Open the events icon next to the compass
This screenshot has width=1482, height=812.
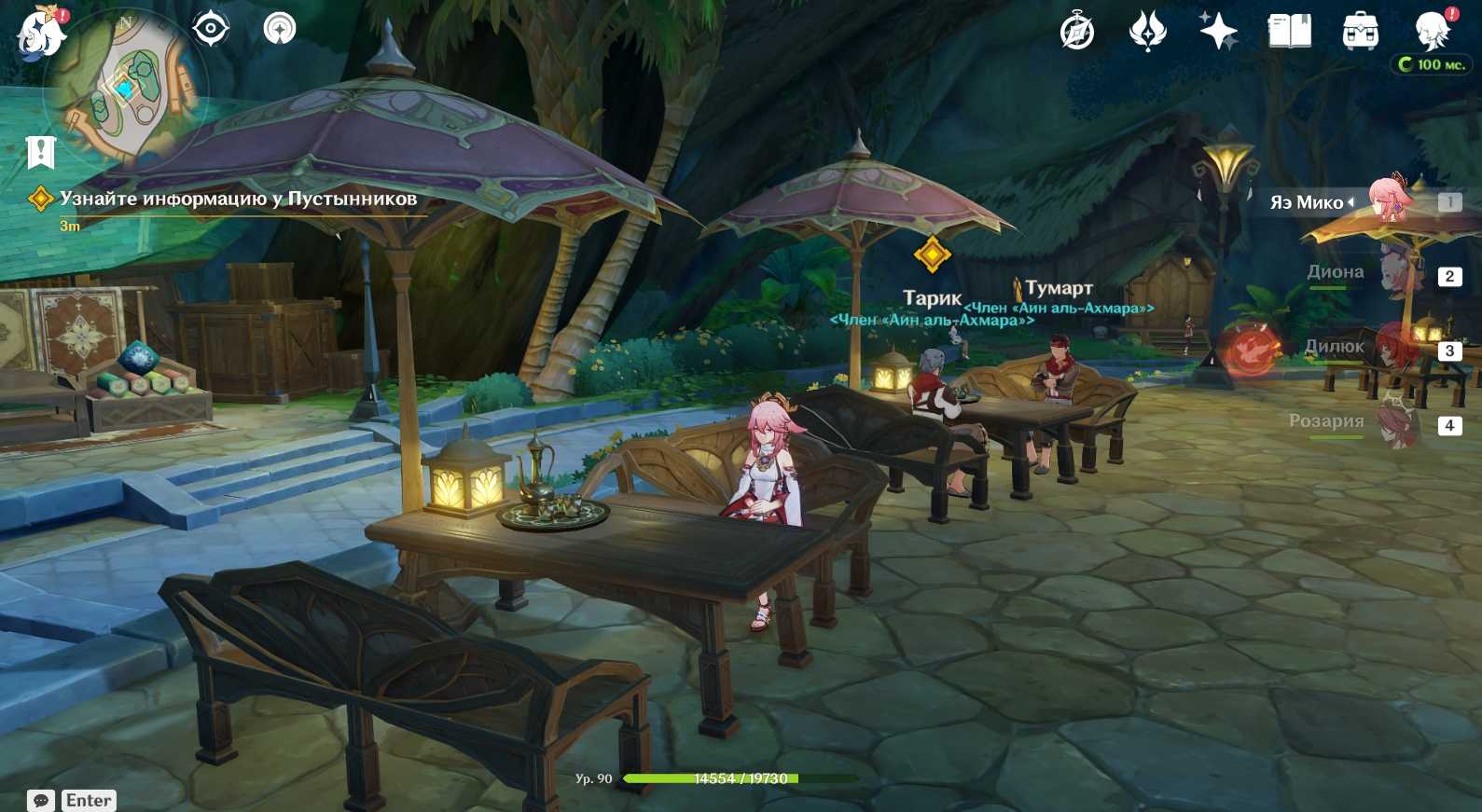tap(1147, 32)
